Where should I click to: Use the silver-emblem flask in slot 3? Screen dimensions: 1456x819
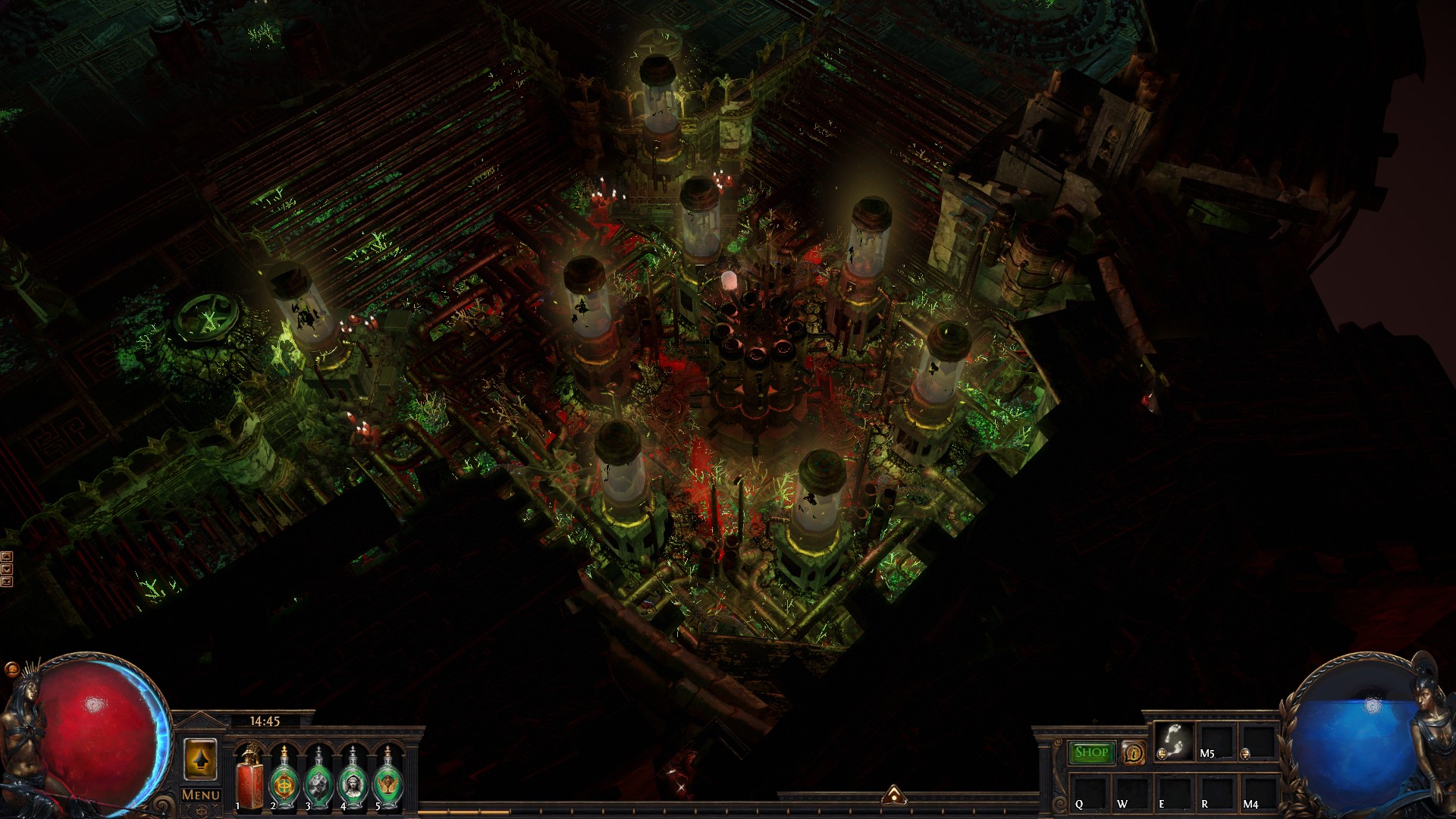[x=318, y=778]
